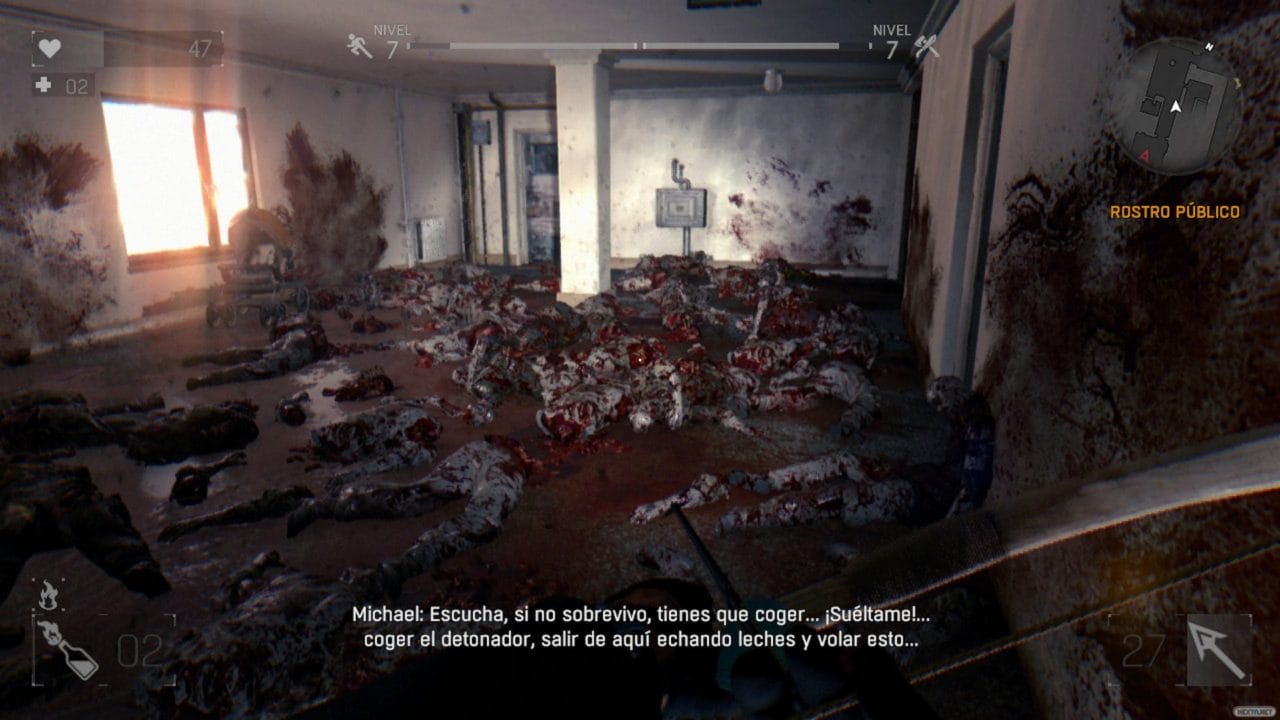Open the power crossed-tools level icon
The width and height of the screenshot is (1280, 720).
tap(926, 46)
